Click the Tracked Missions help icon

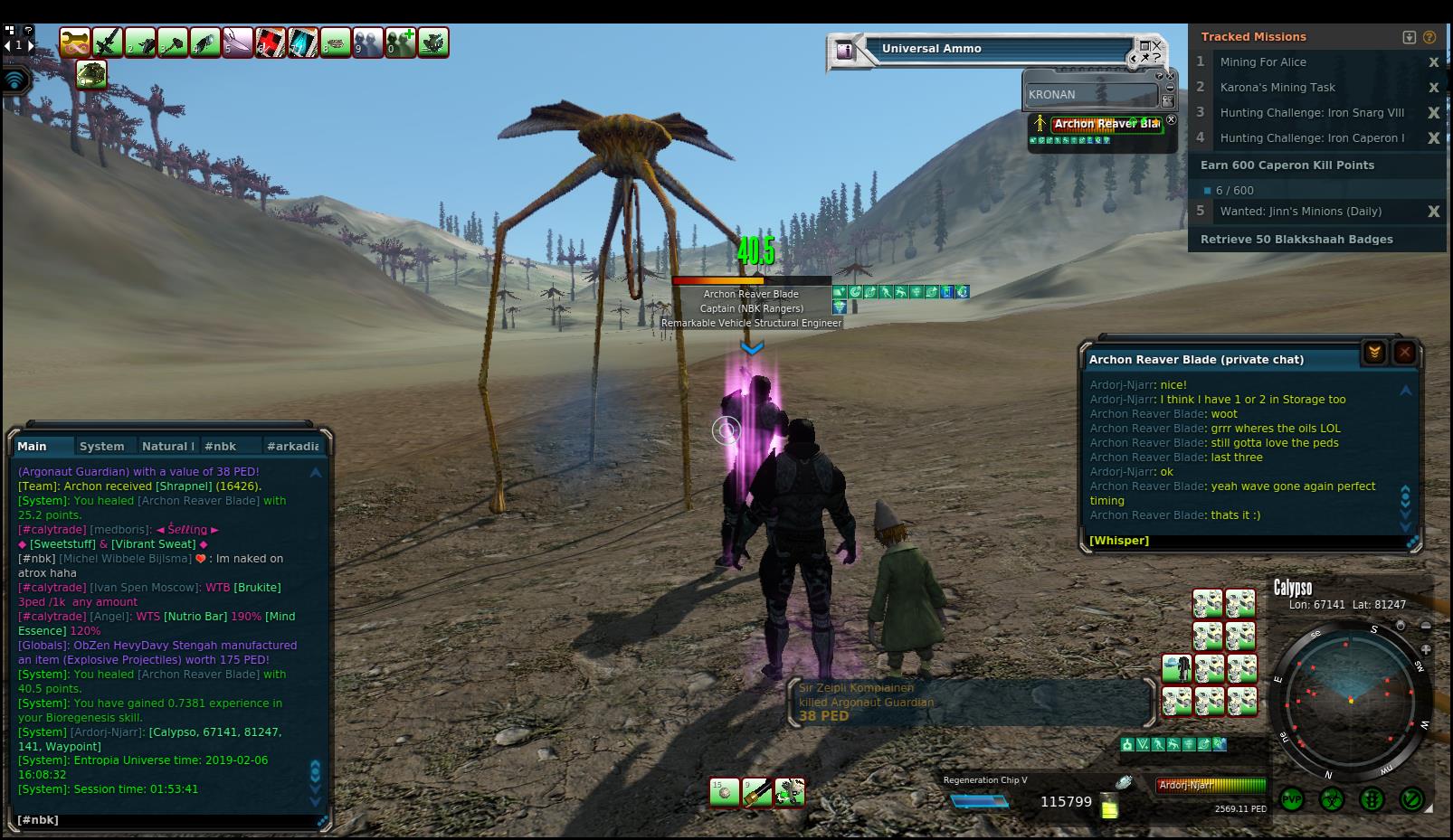click(1429, 37)
